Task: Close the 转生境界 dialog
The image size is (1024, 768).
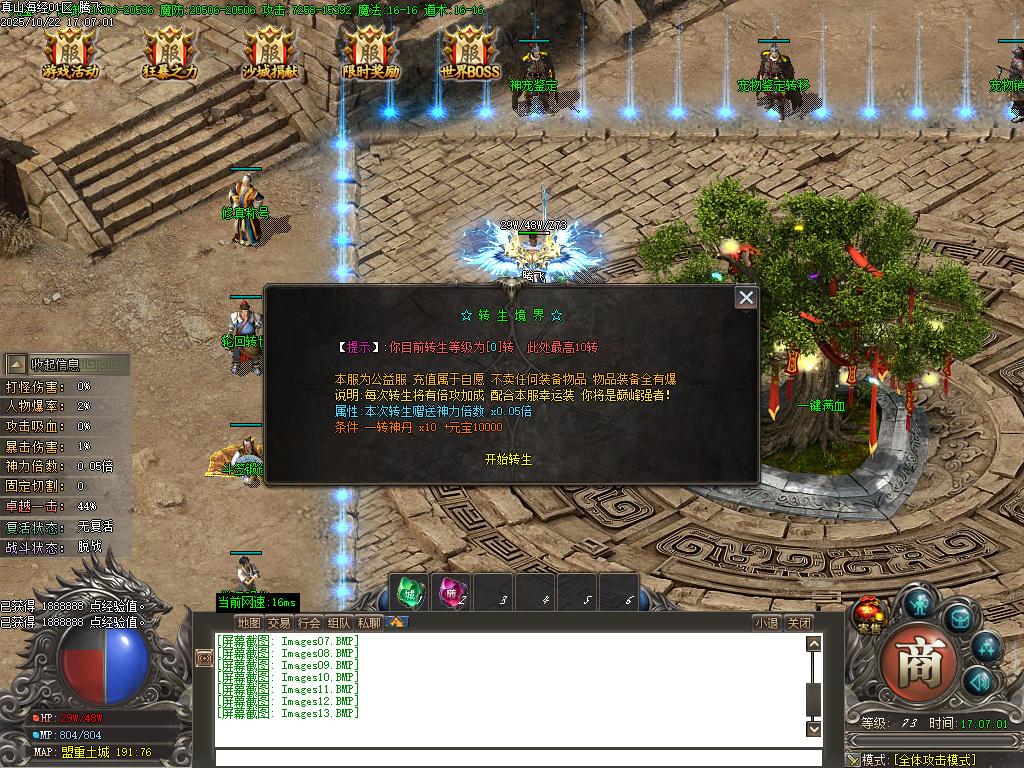Action: 746,298
